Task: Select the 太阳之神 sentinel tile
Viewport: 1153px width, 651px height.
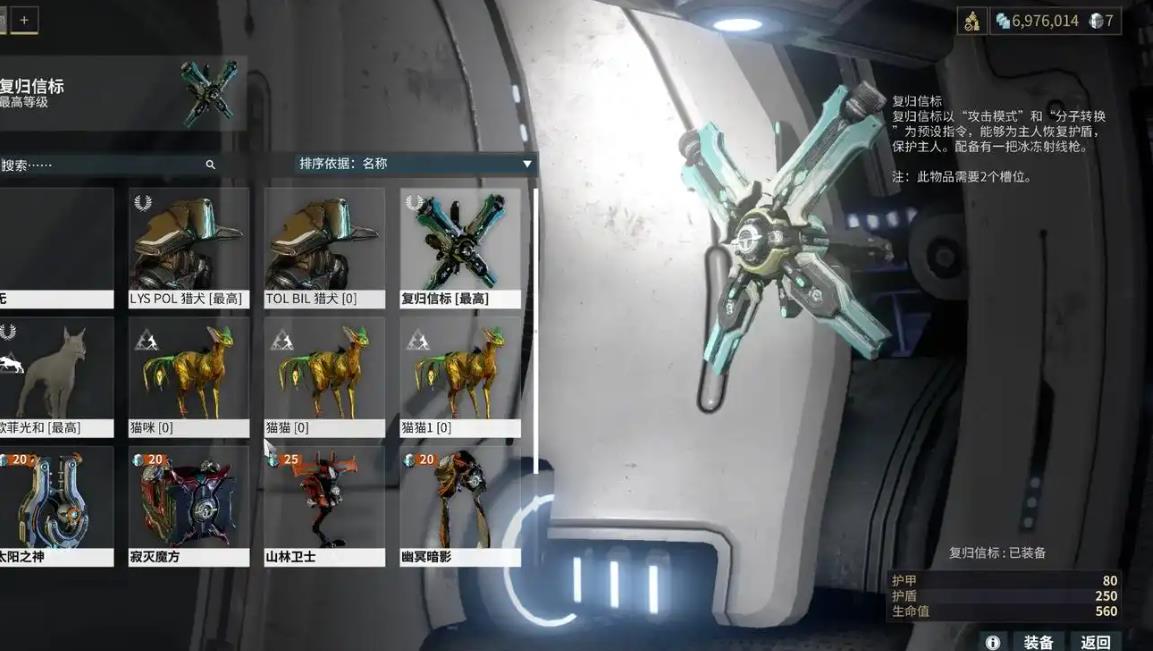Action: [x=55, y=506]
